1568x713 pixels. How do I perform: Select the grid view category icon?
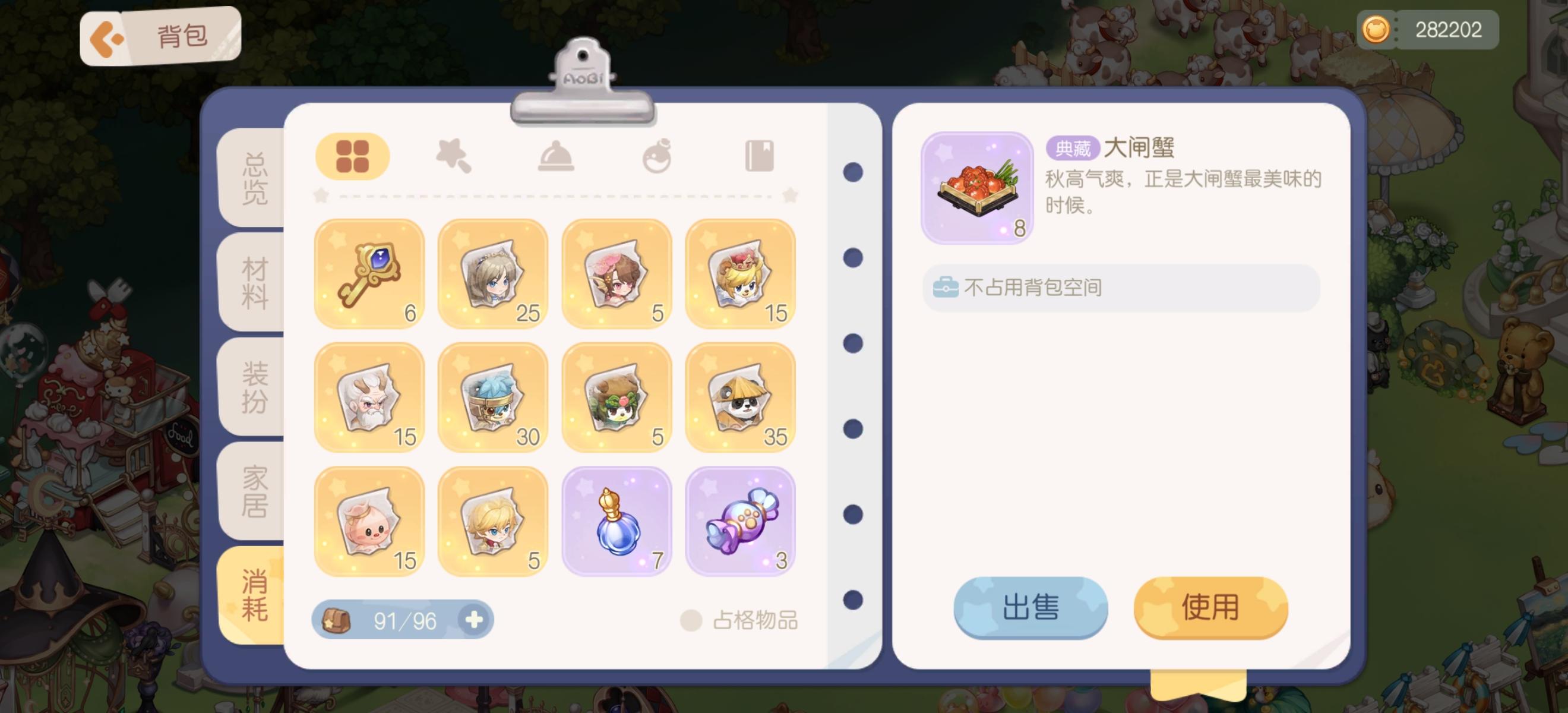click(x=353, y=156)
